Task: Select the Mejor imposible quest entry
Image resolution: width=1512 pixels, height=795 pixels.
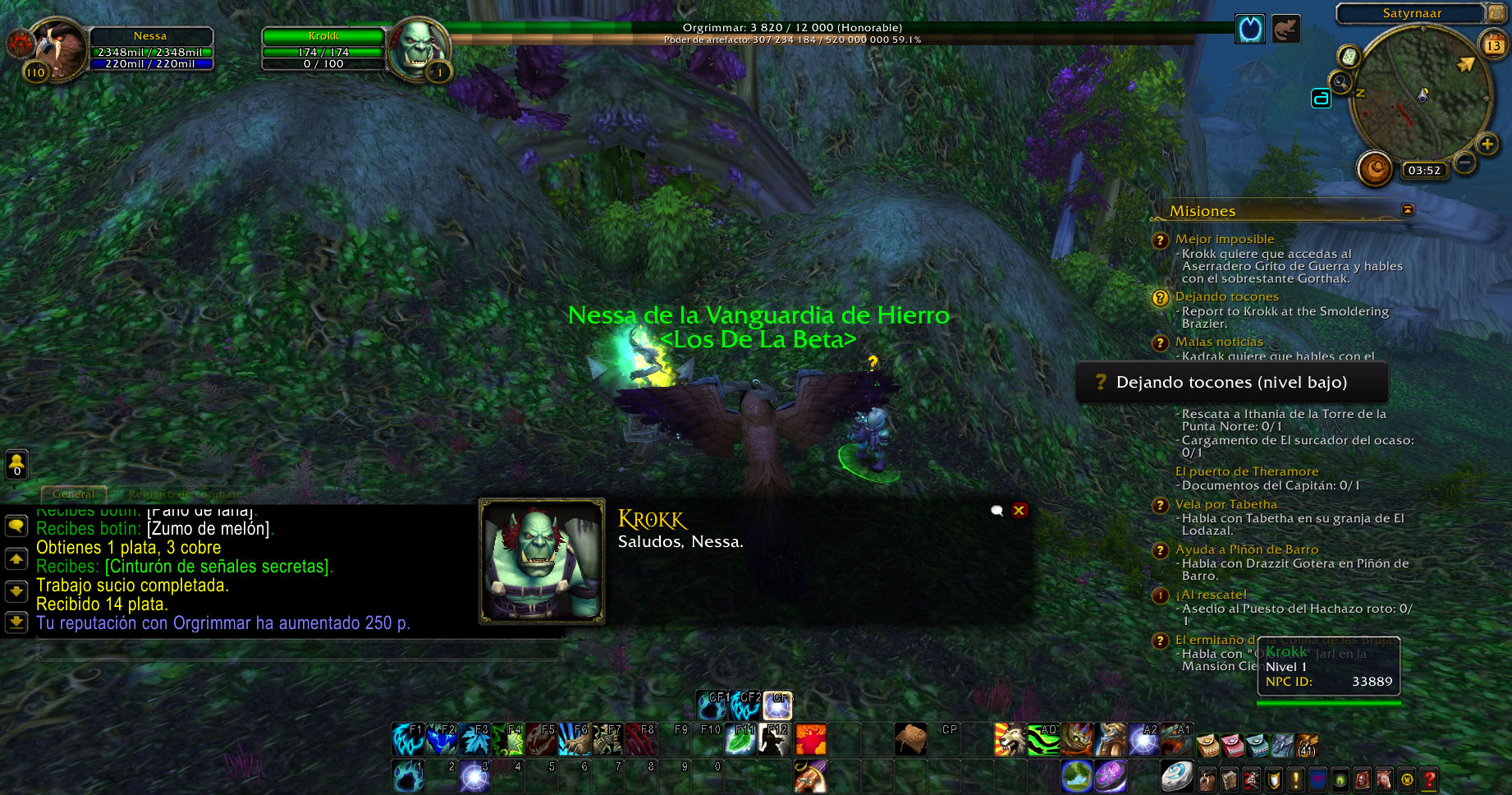Action: pyautogui.click(x=1224, y=239)
